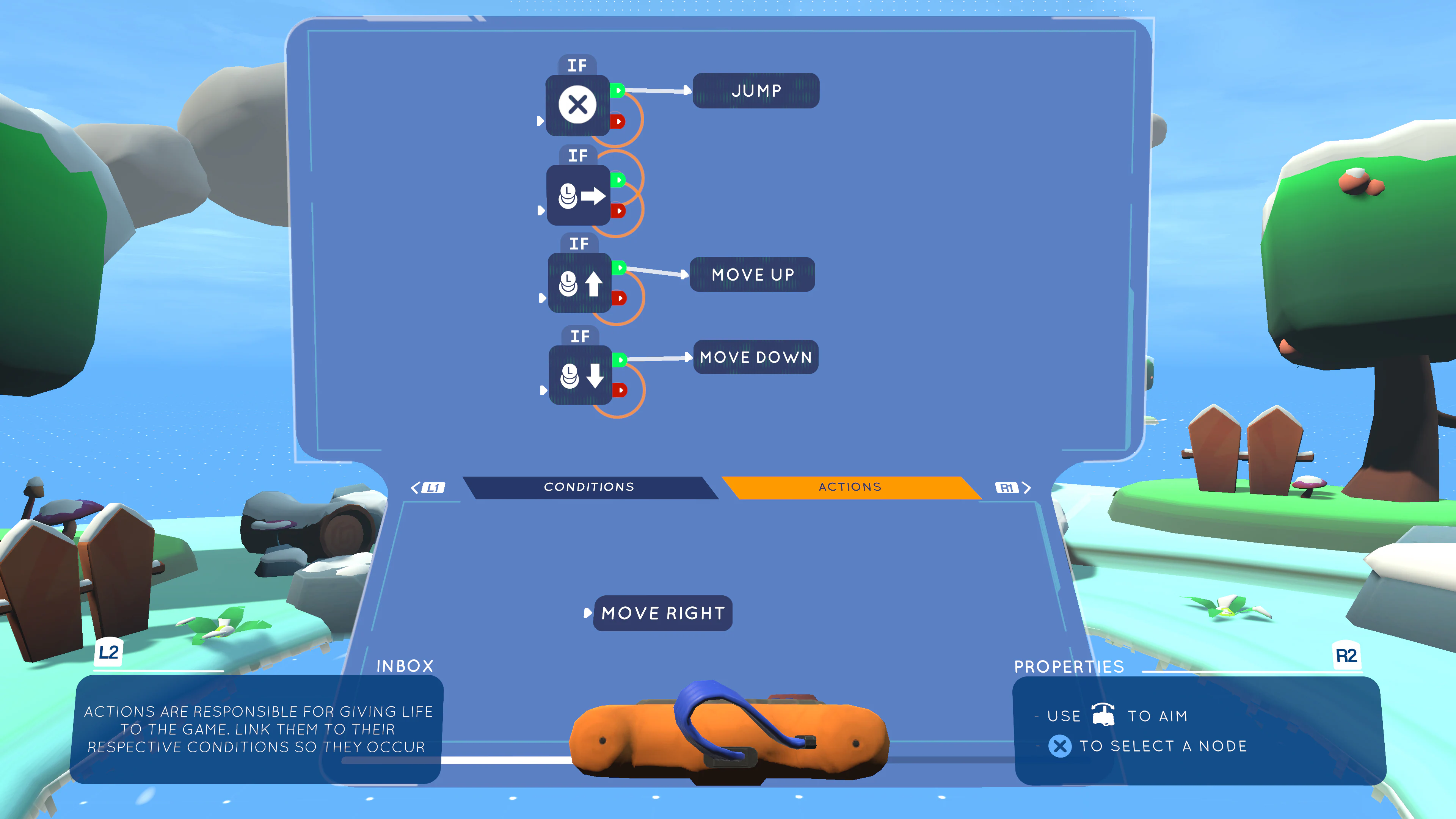Click the IF label above the stick-down node
Image resolution: width=1456 pixels, height=819 pixels.
point(580,336)
